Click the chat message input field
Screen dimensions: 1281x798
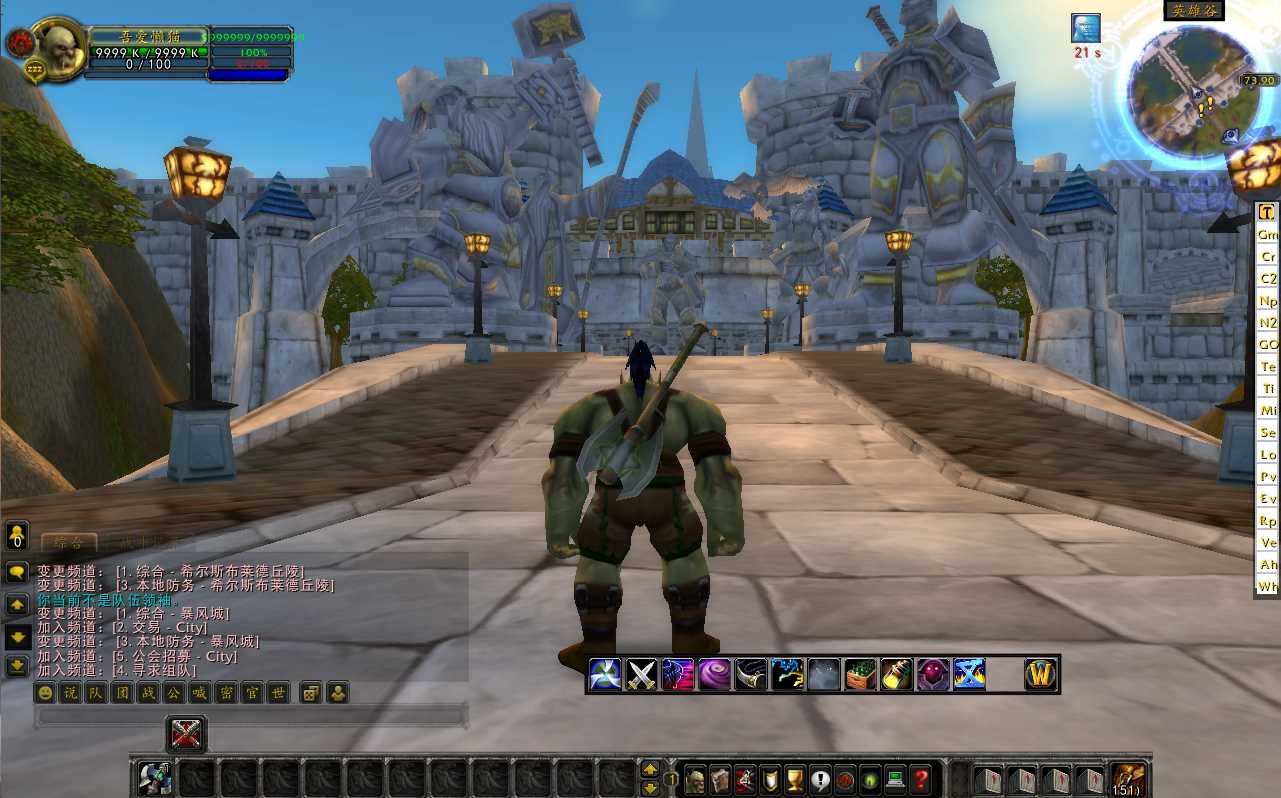point(250,716)
